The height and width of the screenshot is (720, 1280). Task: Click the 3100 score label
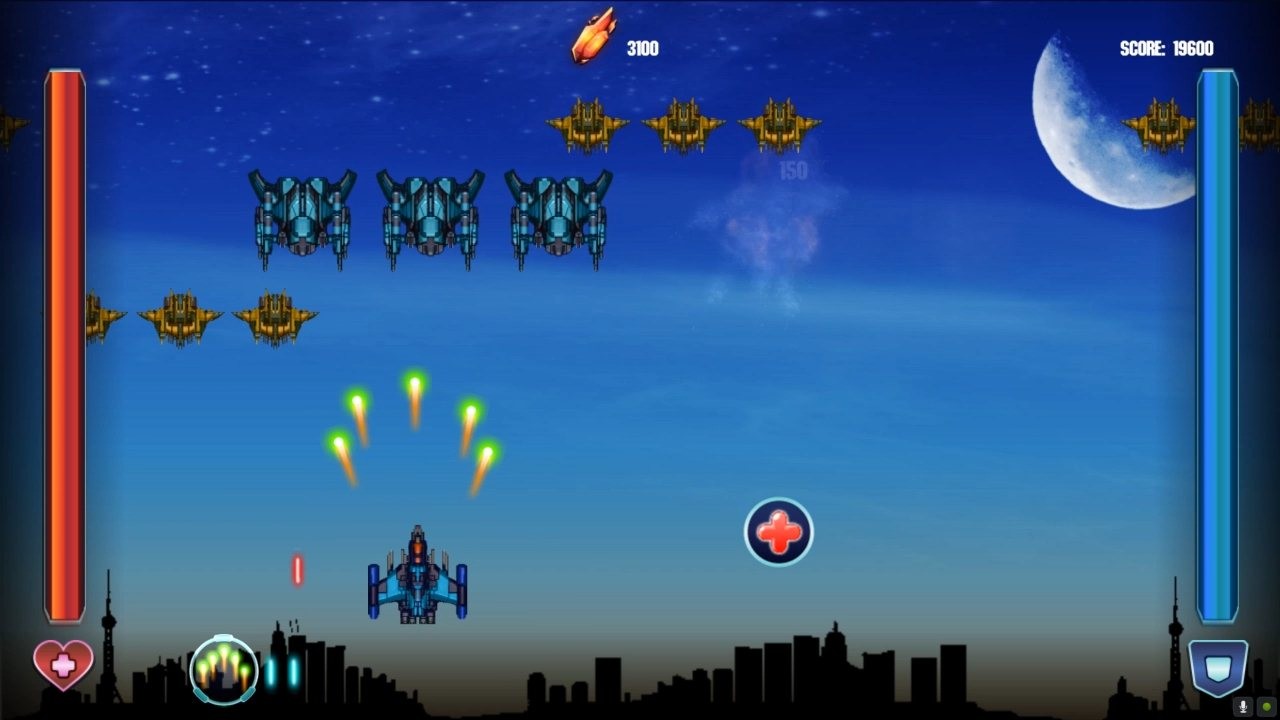[641, 48]
